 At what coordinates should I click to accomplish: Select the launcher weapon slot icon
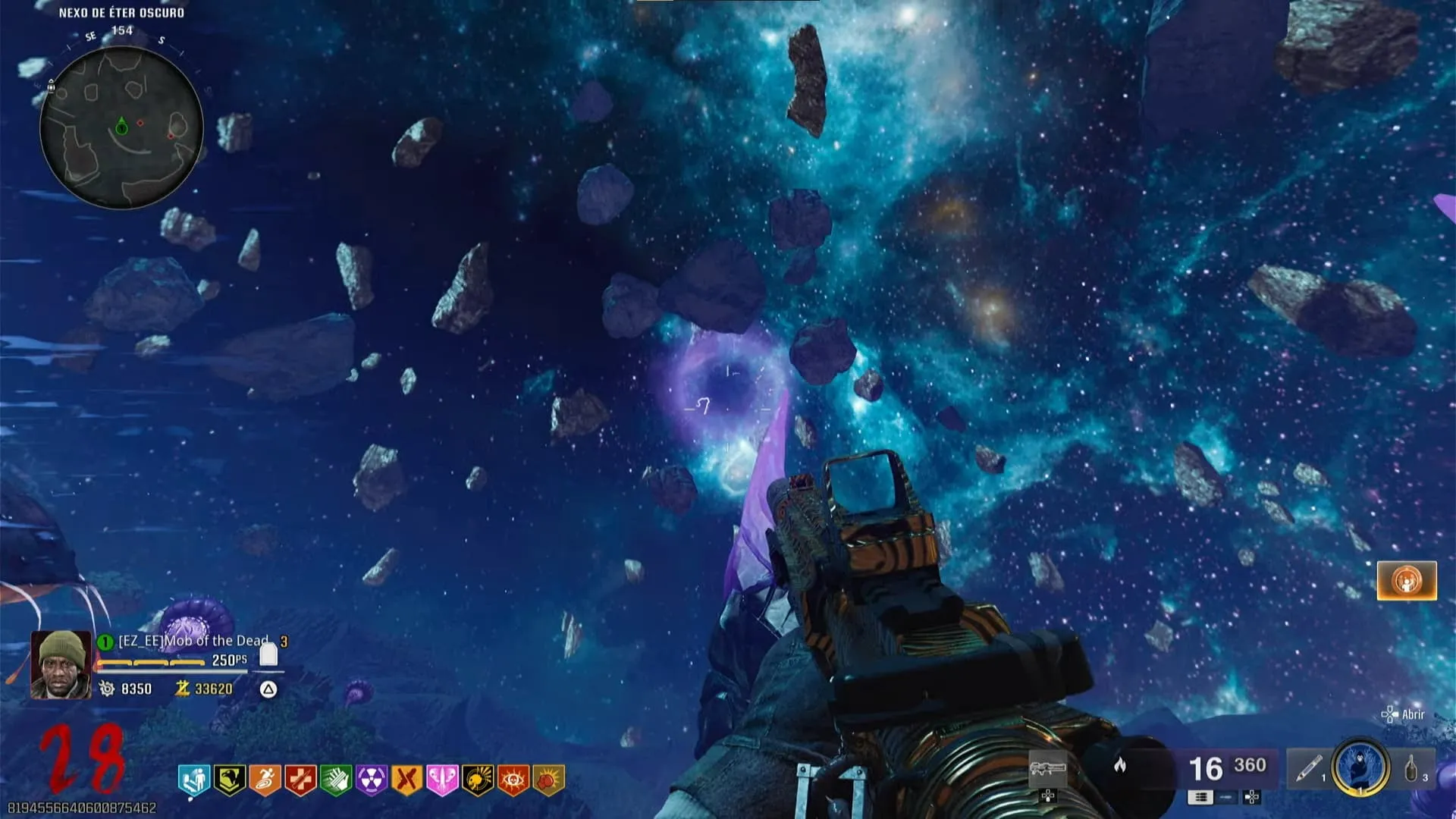click(1048, 769)
